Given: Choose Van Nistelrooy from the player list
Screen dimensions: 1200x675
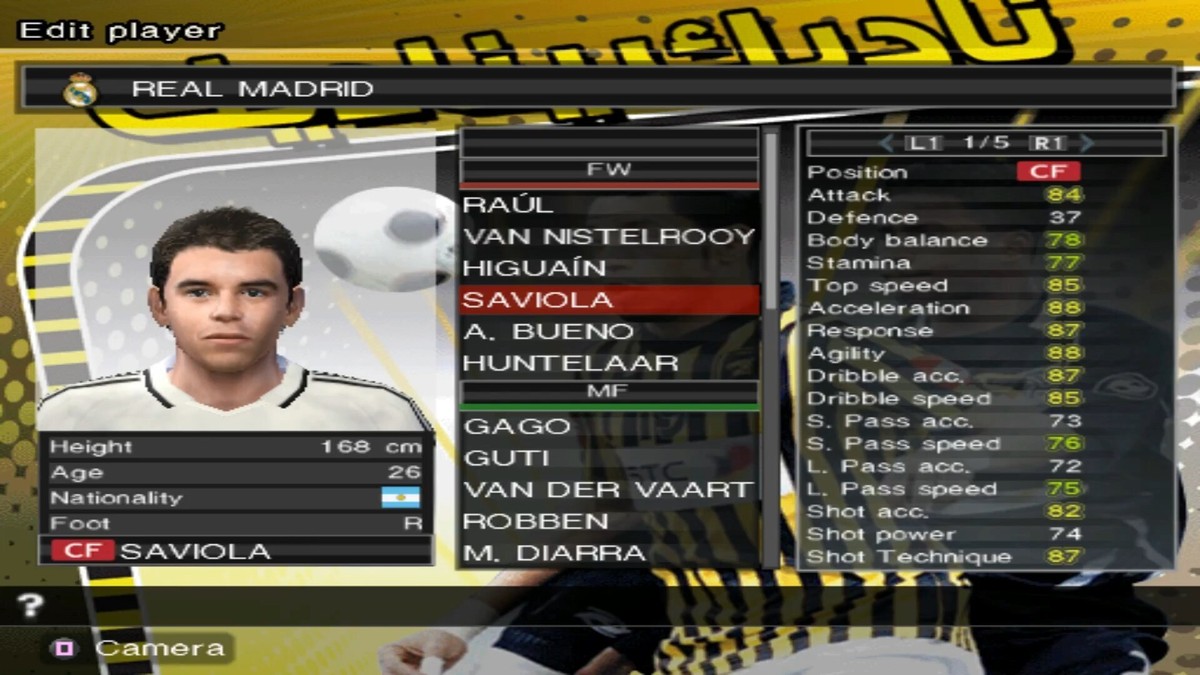Looking at the screenshot, I should point(608,237).
